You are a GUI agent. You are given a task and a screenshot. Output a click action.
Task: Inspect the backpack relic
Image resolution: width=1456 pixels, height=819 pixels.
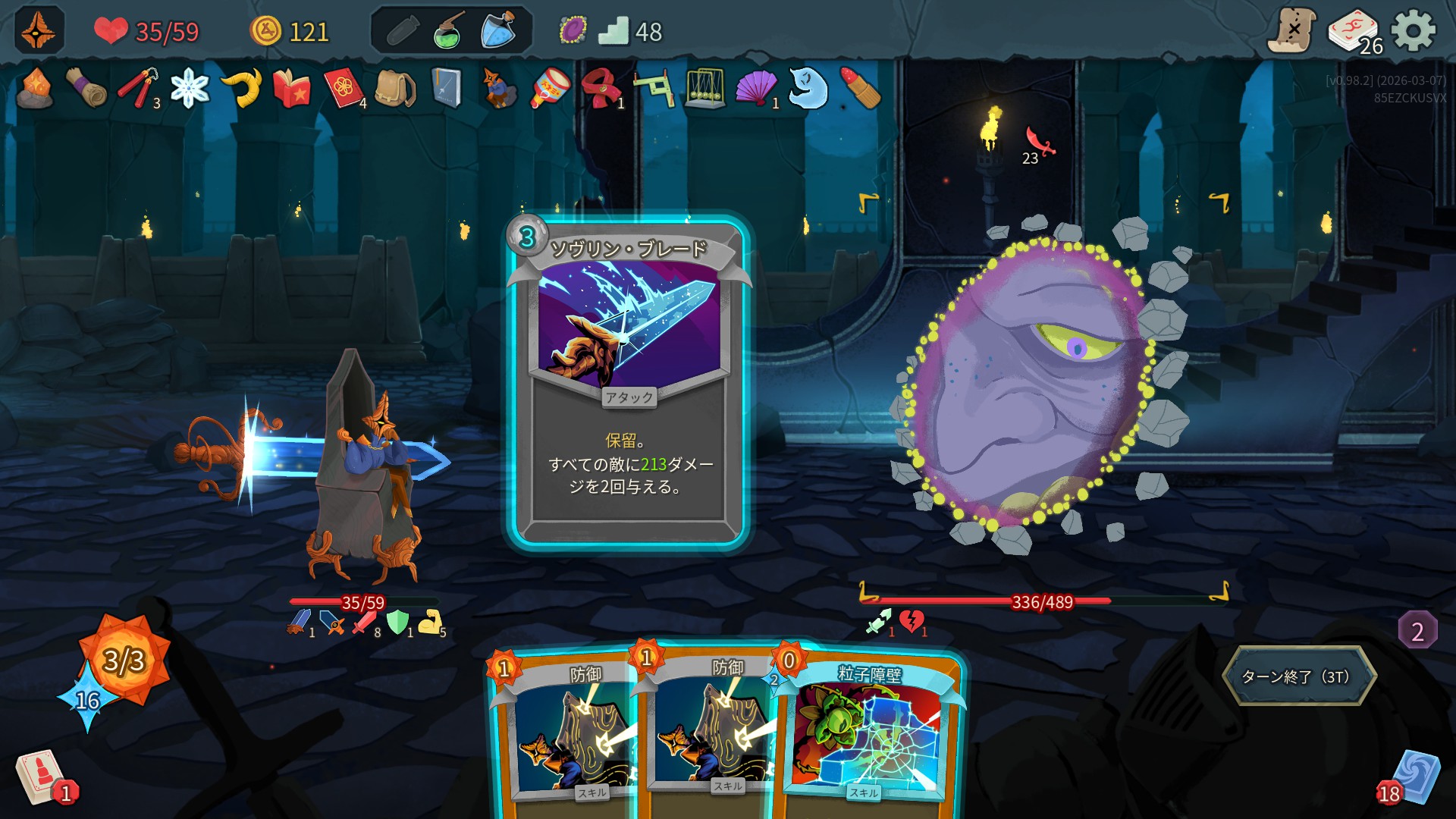pos(394,89)
